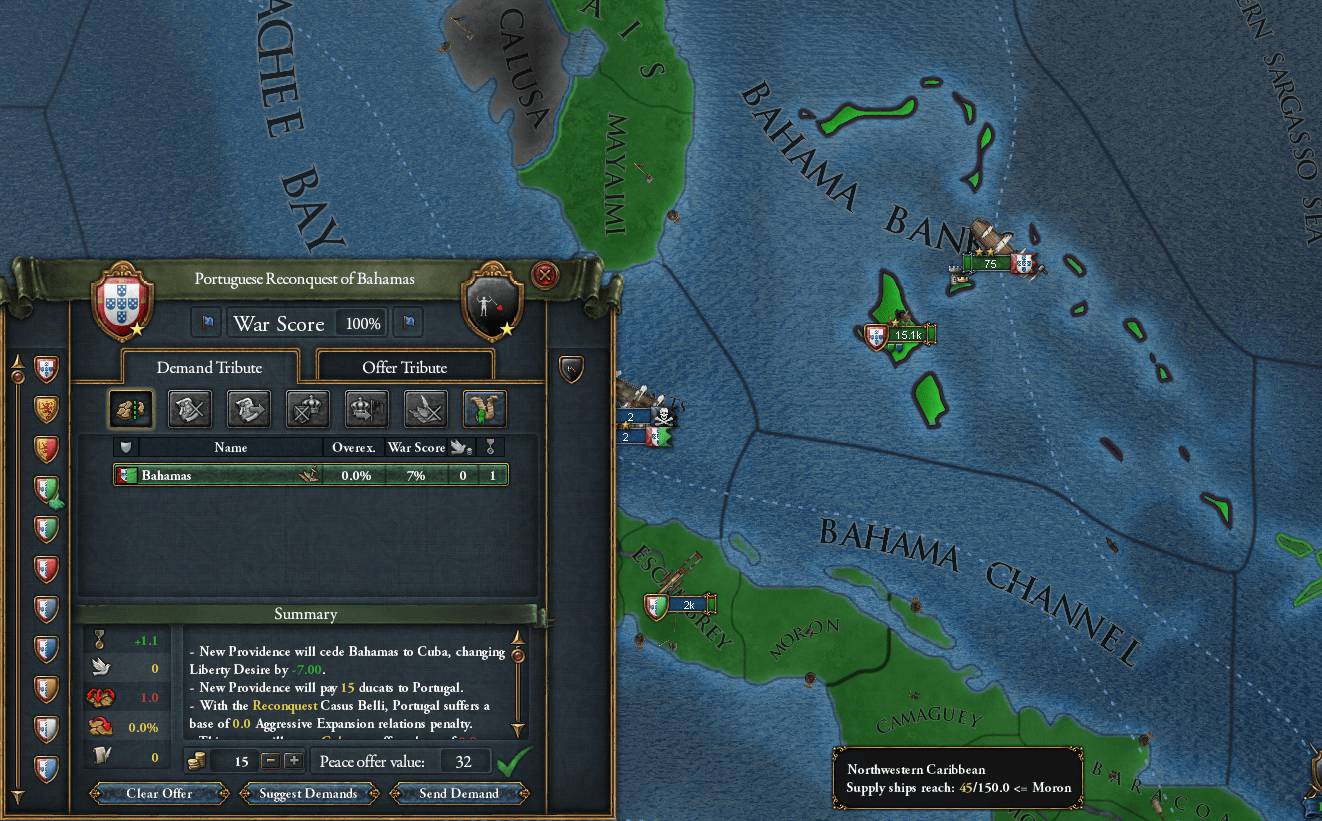The image size is (1322, 821).
Task: Open the take provinces demand category
Action: click(x=130, y=408)
